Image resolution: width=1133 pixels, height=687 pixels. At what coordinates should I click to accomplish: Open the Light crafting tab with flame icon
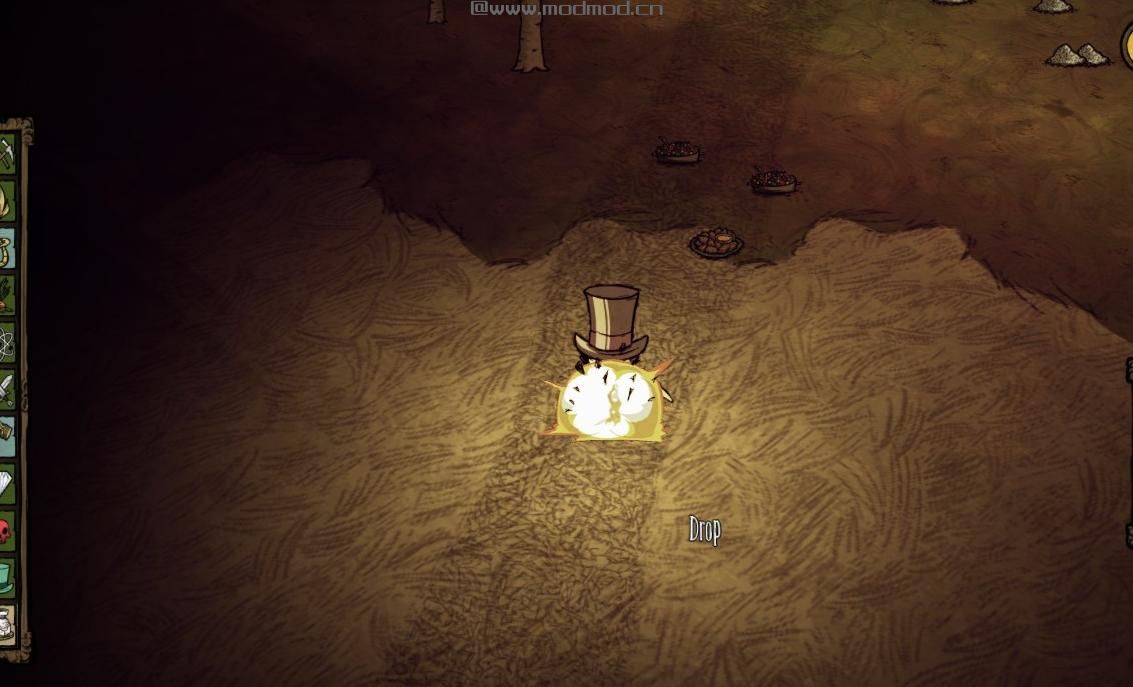(8, 200)
